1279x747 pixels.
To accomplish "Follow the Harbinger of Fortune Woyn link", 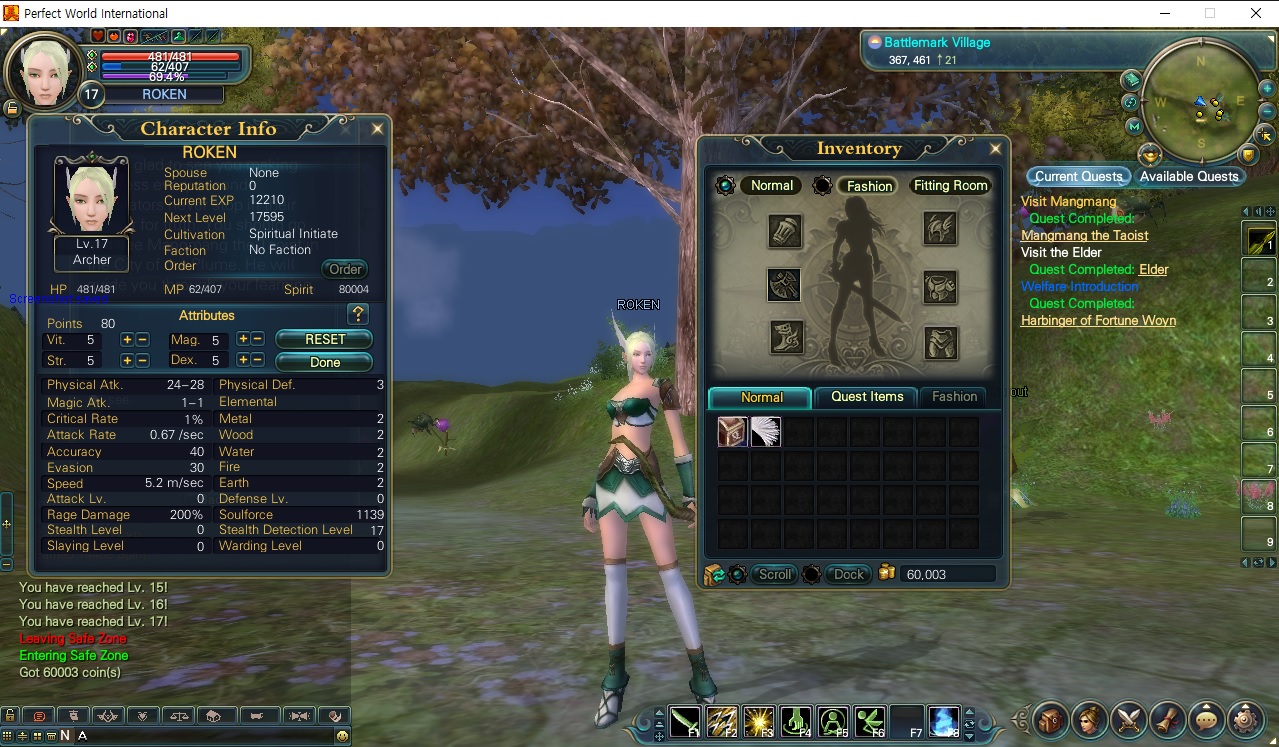I will coord(1098,321).
